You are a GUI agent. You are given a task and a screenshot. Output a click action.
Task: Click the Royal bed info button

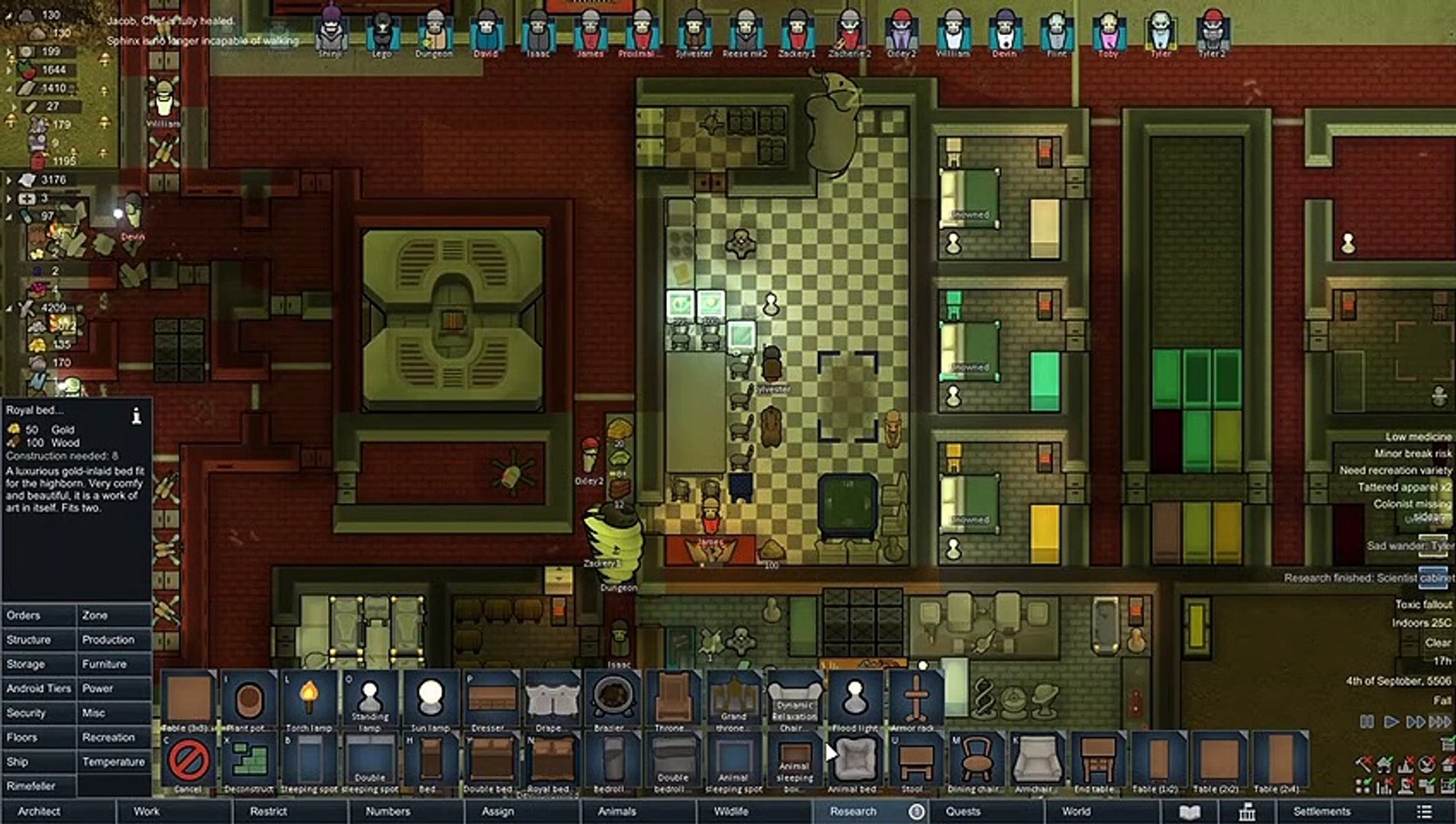click(137, 415)
